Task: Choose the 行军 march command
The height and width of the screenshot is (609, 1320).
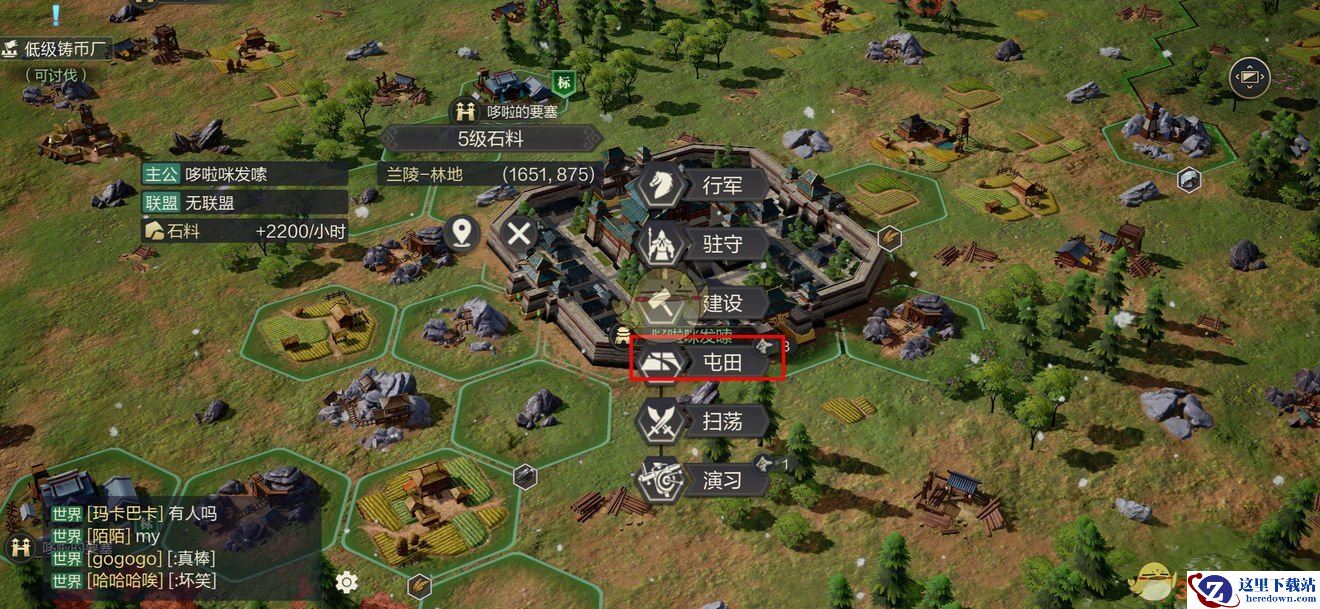Action: pyautogui.click(x=706, y=186)
